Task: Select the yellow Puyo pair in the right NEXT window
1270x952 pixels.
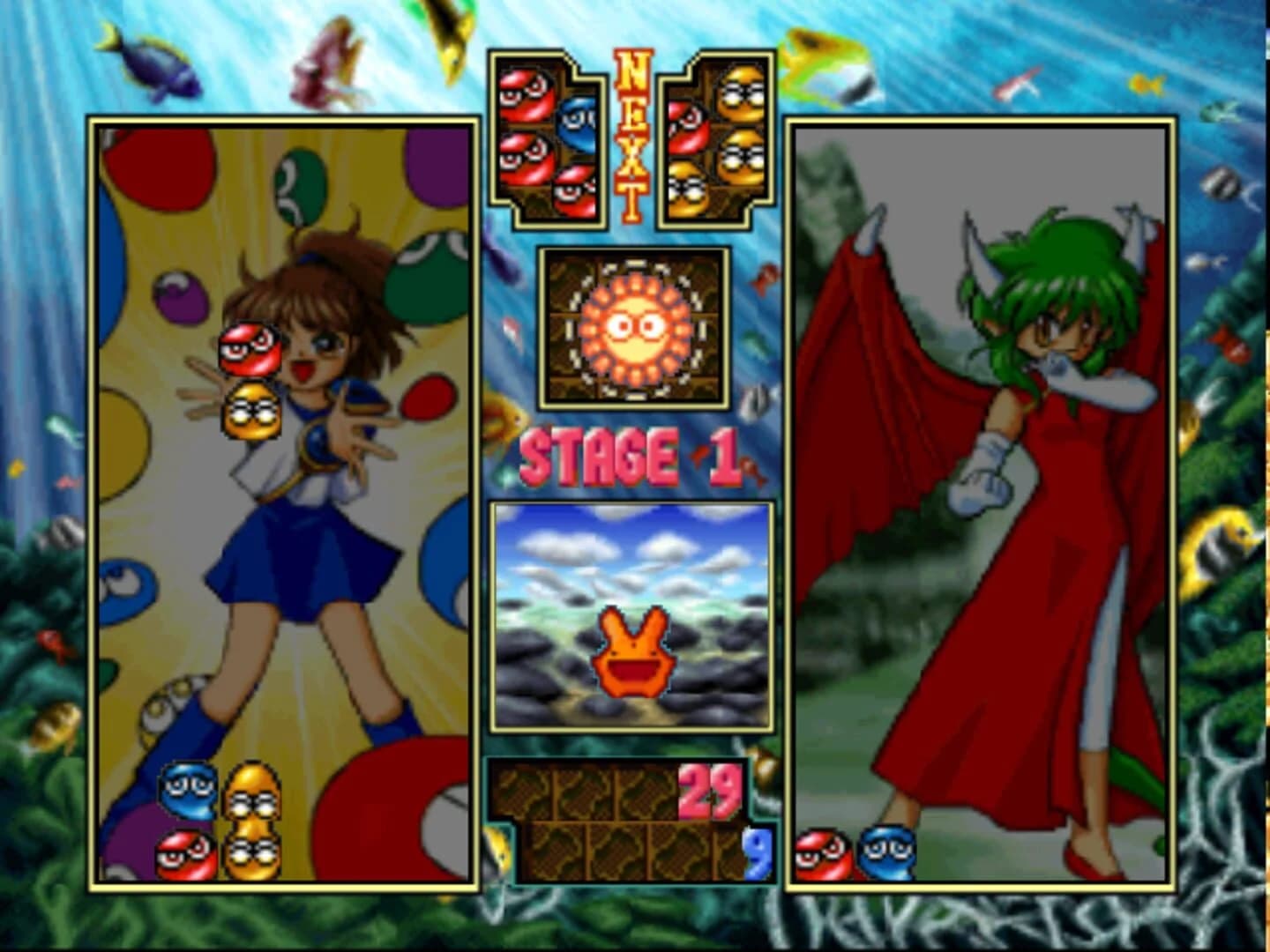Action: [741, 123]
